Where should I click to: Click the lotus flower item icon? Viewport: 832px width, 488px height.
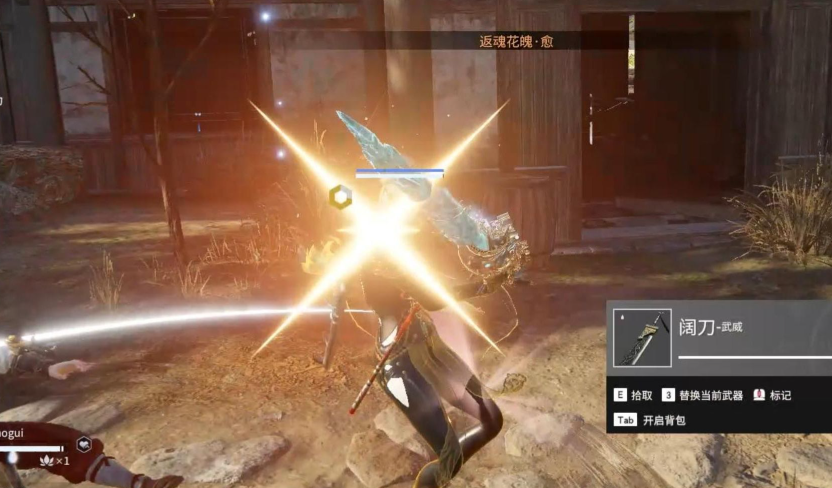point(45,460)
